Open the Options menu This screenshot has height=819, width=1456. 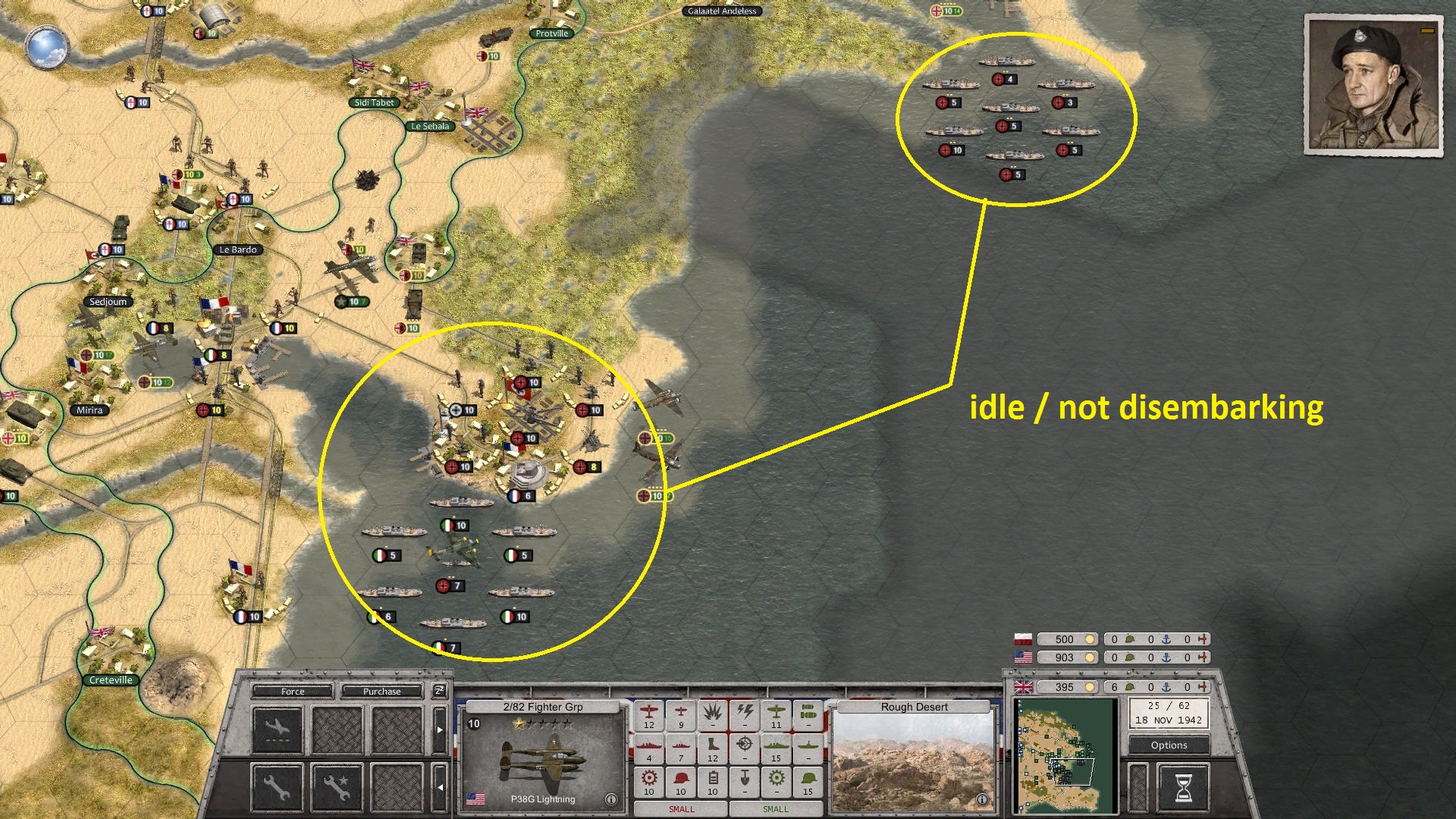(1168, 745)
